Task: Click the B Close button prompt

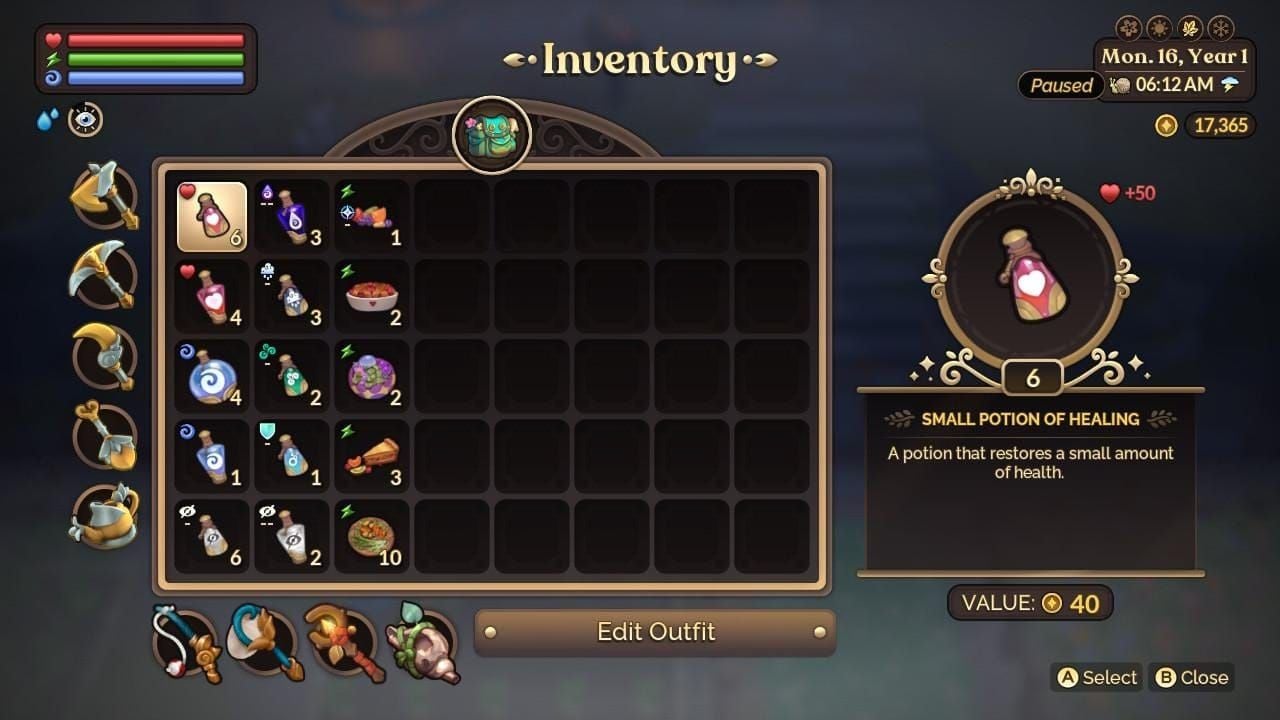Action: tap(1191, 678)
